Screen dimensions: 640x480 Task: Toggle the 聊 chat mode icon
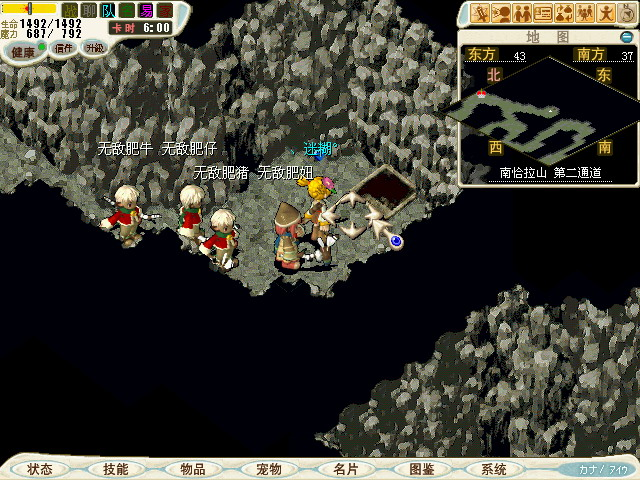coord(89,10)
